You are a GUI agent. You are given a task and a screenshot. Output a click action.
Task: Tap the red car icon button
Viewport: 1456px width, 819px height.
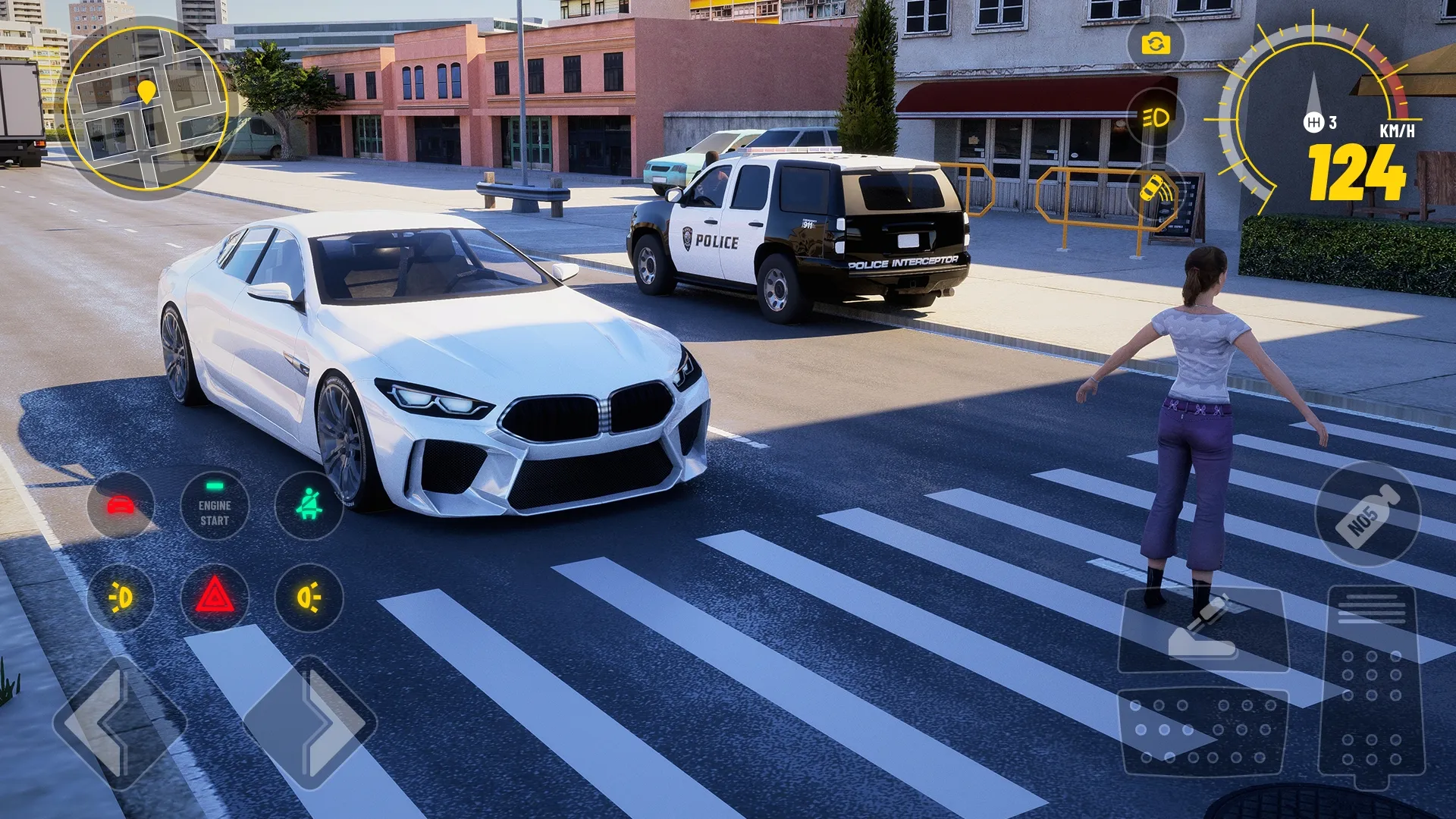[x=121, y=505]
